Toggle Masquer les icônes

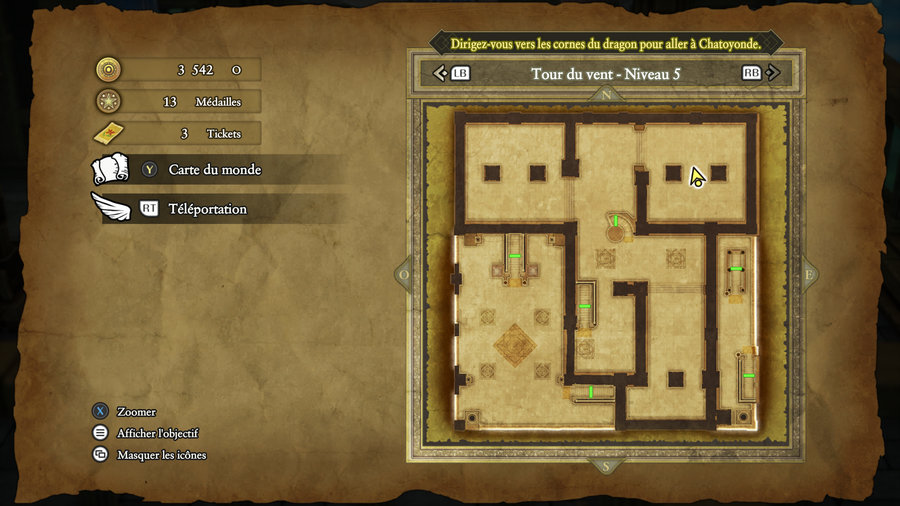coord(161,455)
